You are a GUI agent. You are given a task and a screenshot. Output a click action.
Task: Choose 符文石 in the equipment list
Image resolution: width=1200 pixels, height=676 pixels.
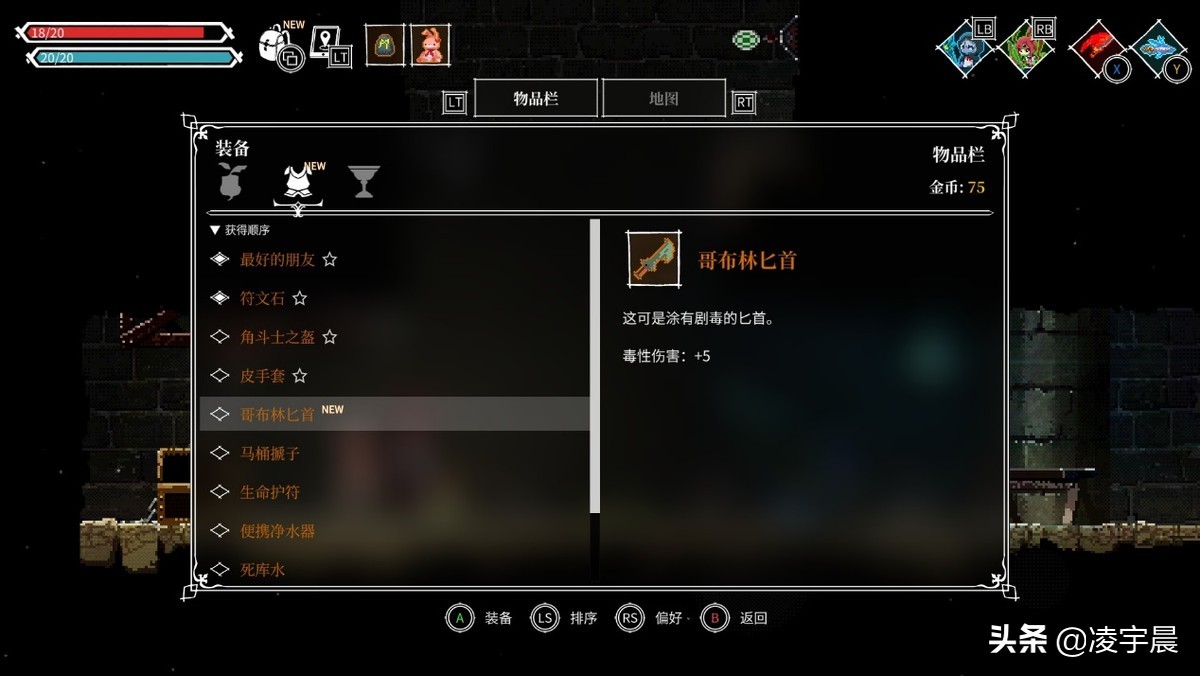262,298
